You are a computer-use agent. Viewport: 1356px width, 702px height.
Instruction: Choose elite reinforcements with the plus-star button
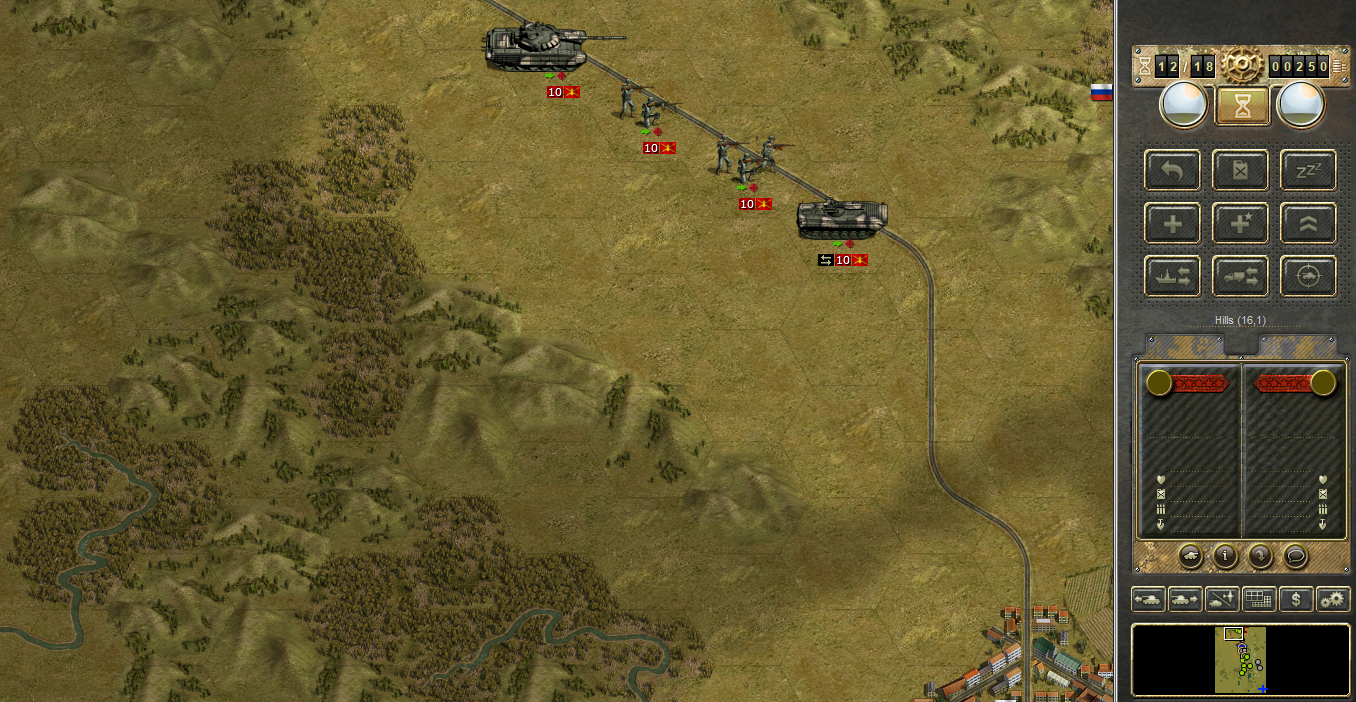pos(1241,223)
